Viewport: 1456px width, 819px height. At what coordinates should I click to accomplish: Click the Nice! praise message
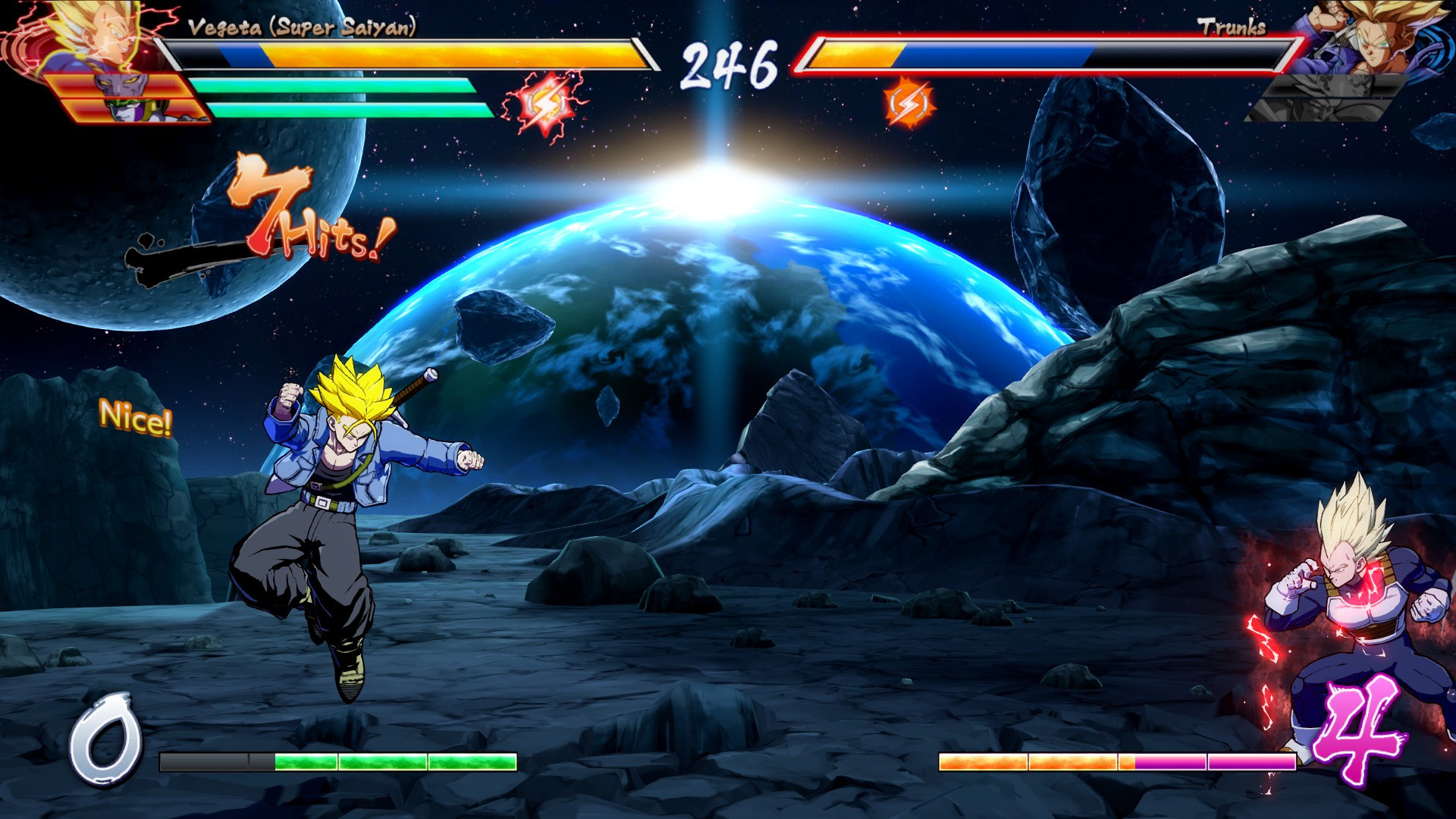click(x=136, y=418)
